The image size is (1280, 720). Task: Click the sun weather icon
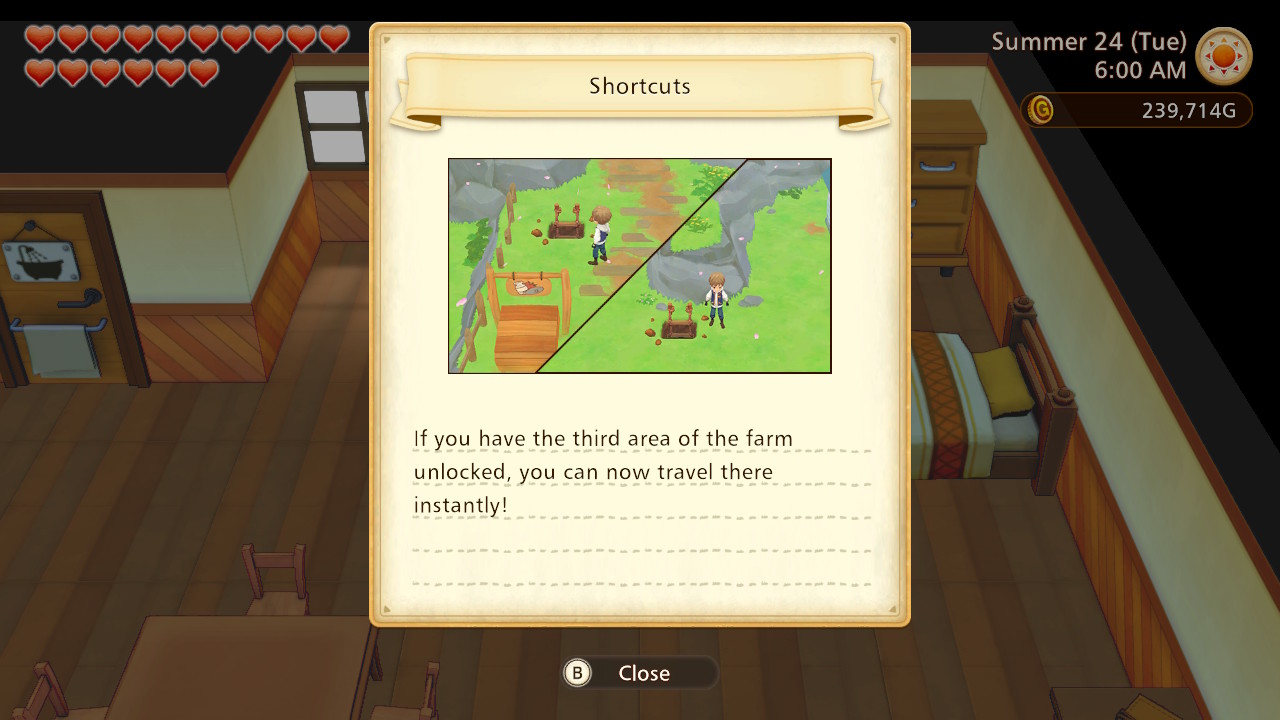(x=1225, y=58)
